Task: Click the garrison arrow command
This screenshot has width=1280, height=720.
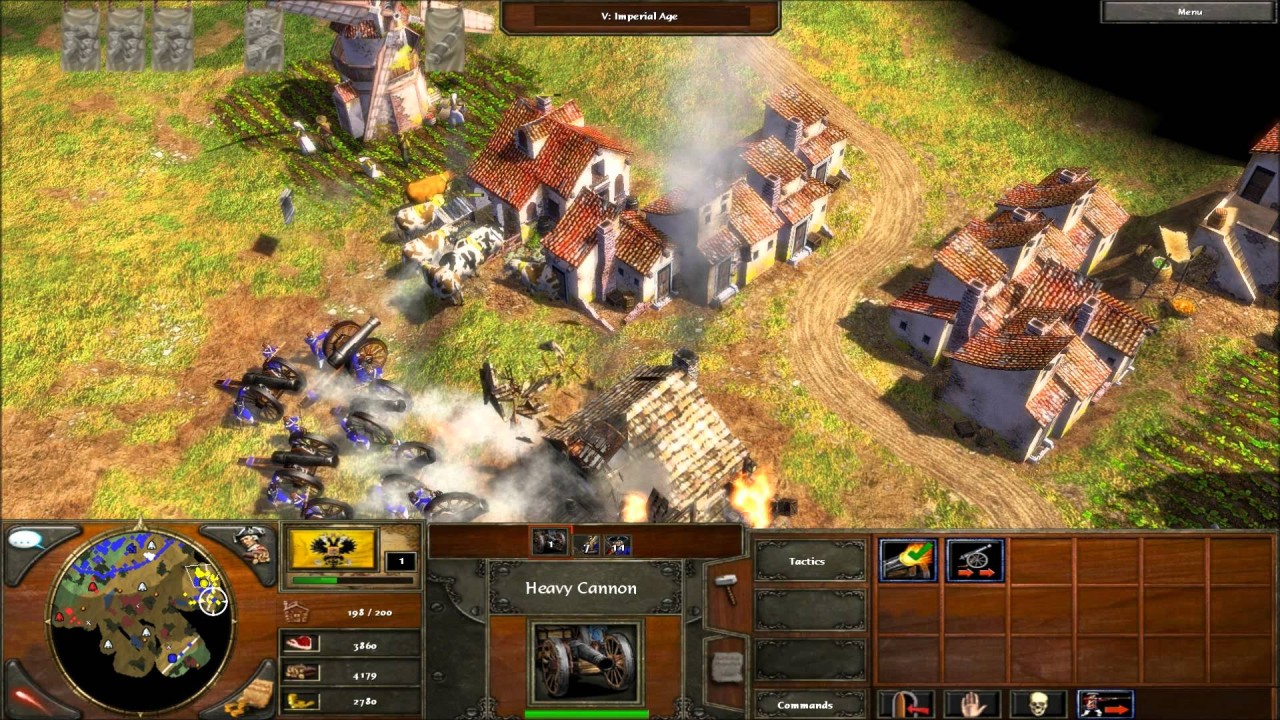Action: (x=908, y=704)
